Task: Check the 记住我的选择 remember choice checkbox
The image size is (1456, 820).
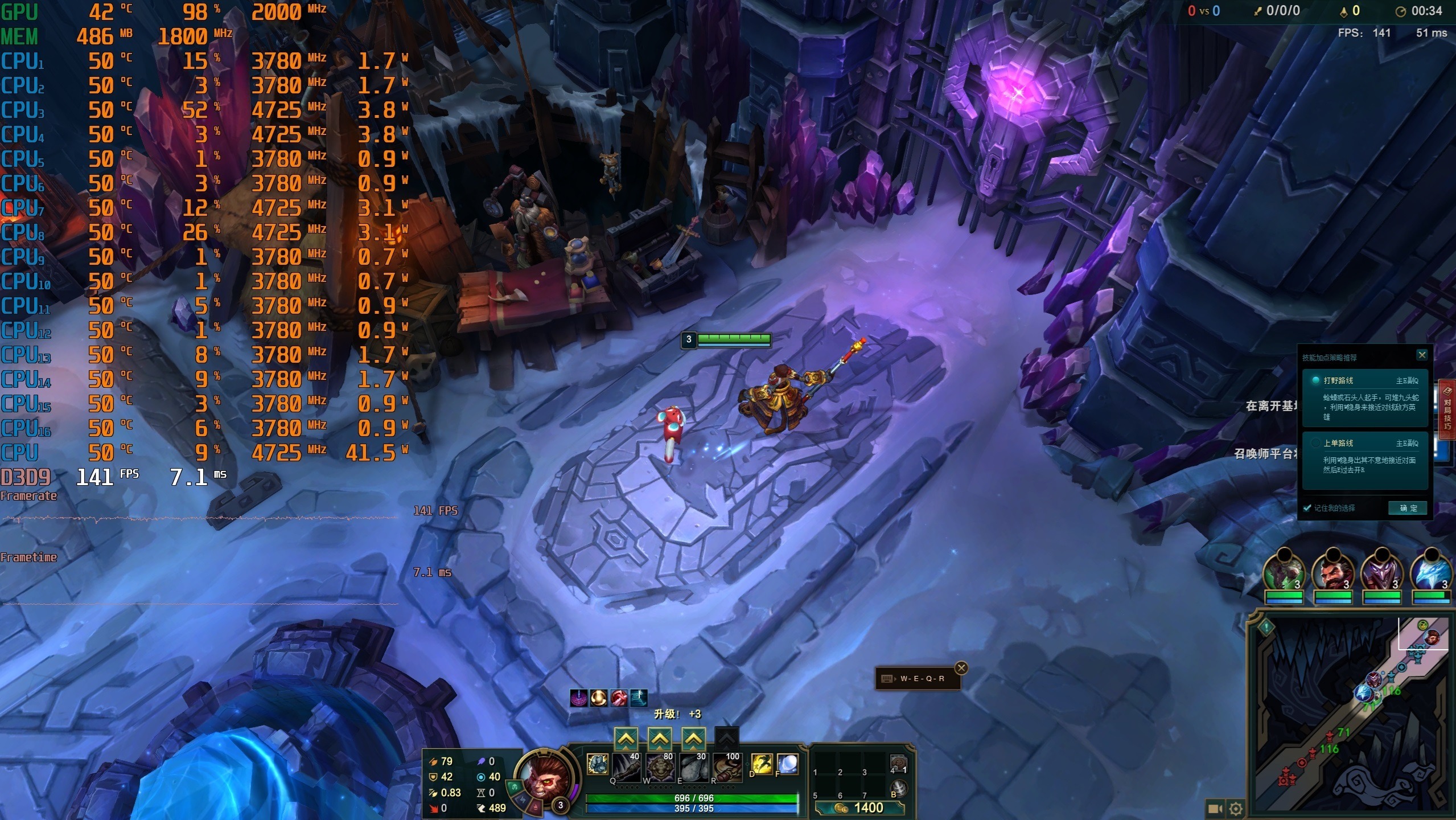Action: [x=1307, y=507]
